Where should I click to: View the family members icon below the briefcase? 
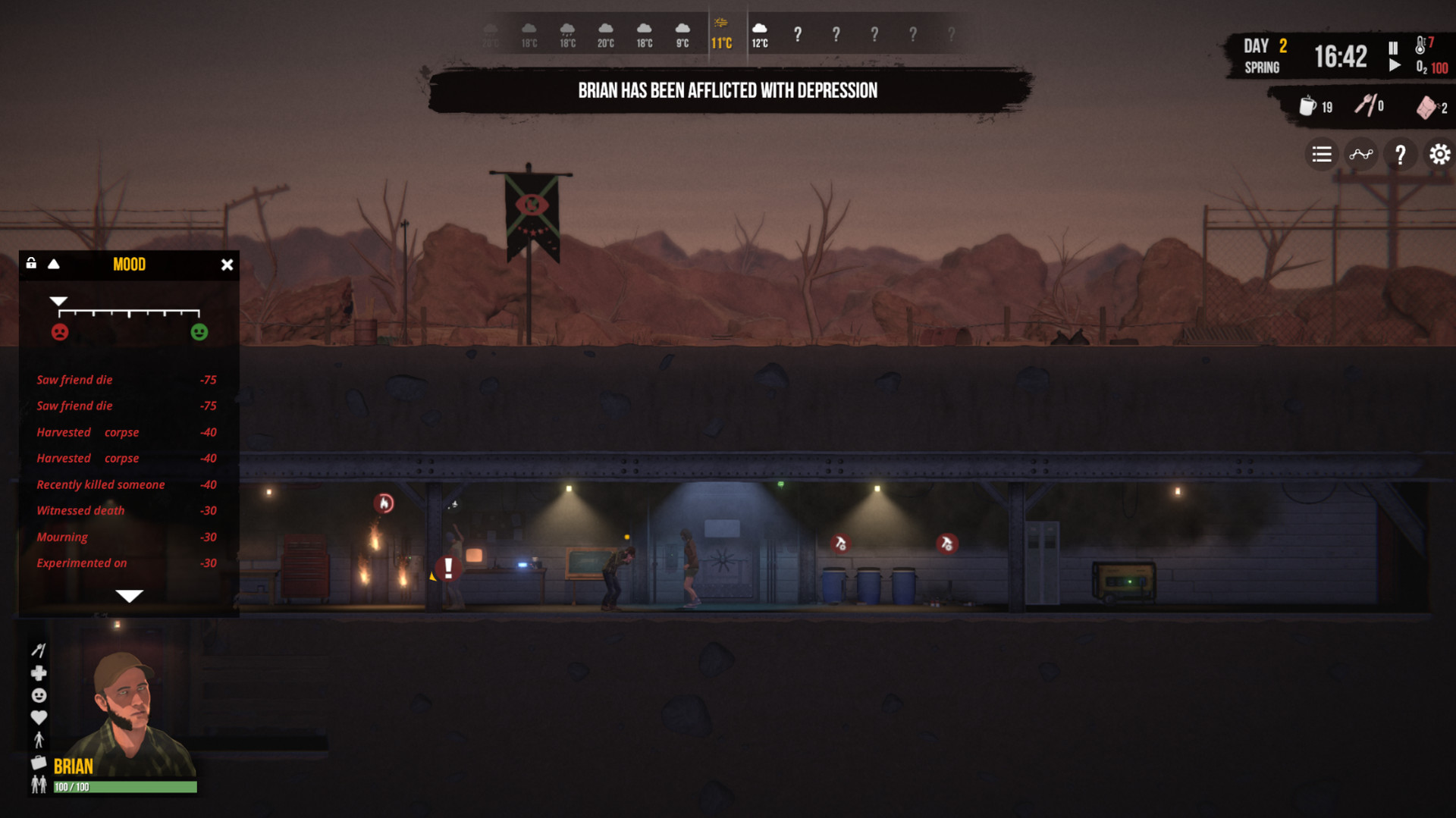point(39,785)
